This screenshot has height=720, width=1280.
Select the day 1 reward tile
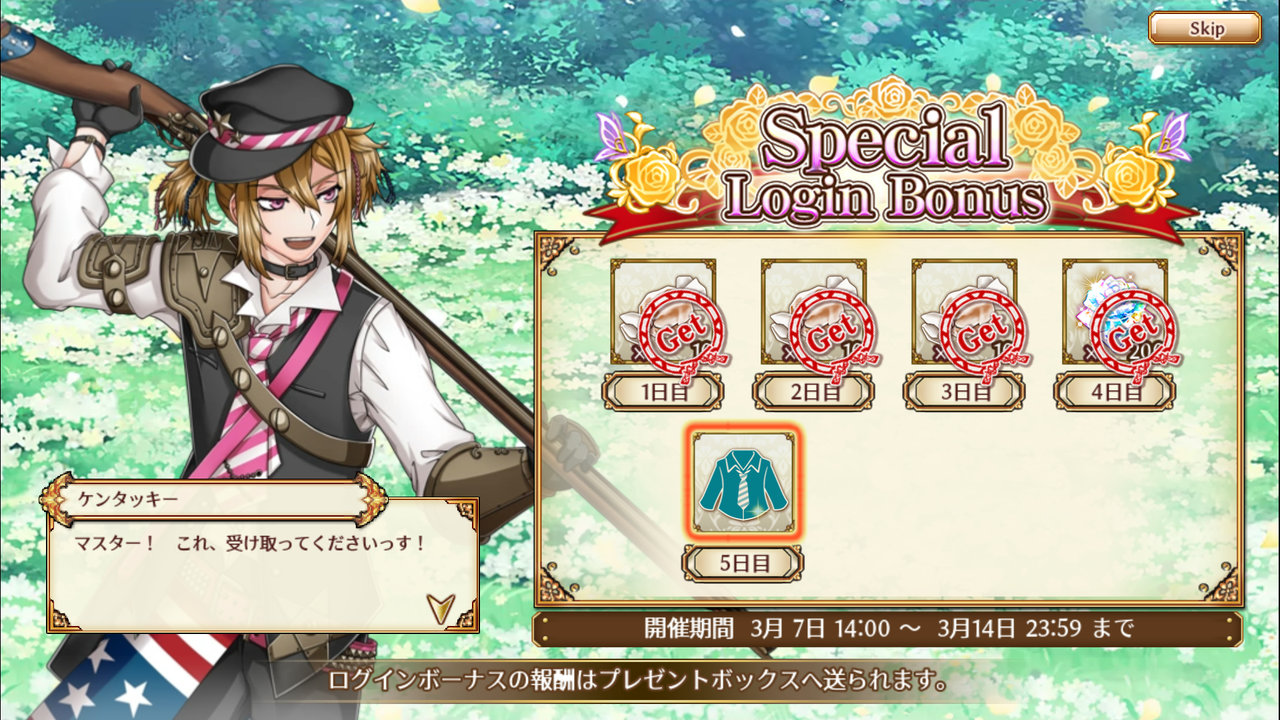[663, 312]
